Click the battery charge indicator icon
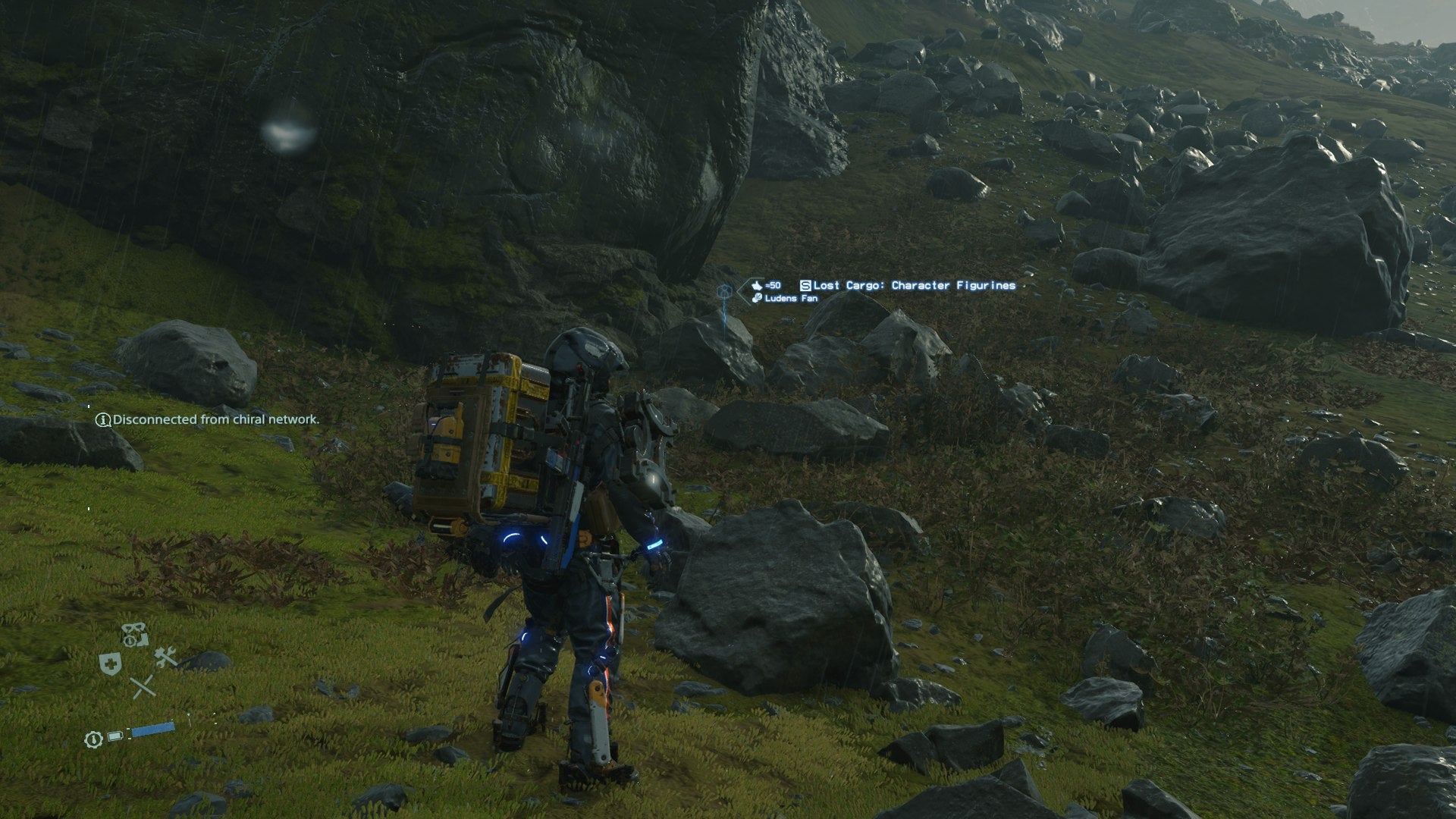Screen dimensions: 1456x819 (114, 736)
